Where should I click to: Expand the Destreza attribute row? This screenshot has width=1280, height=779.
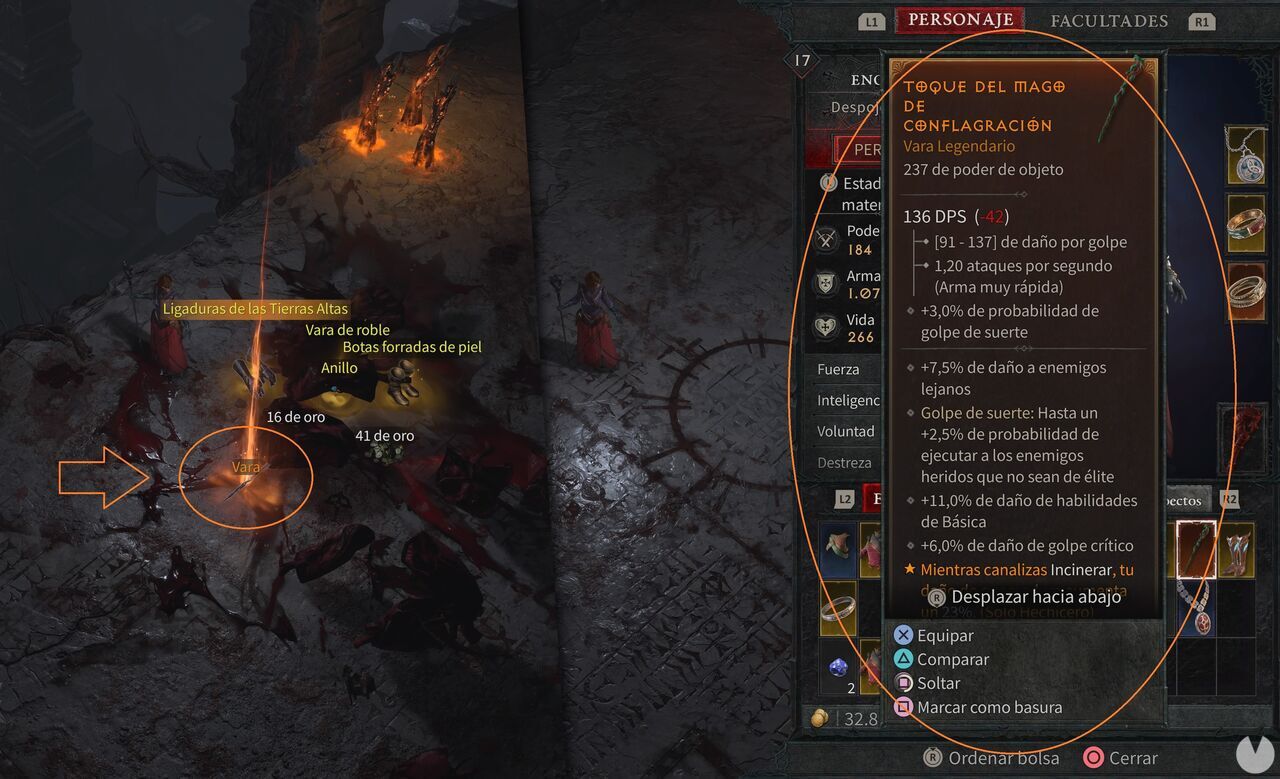point(845,462)
